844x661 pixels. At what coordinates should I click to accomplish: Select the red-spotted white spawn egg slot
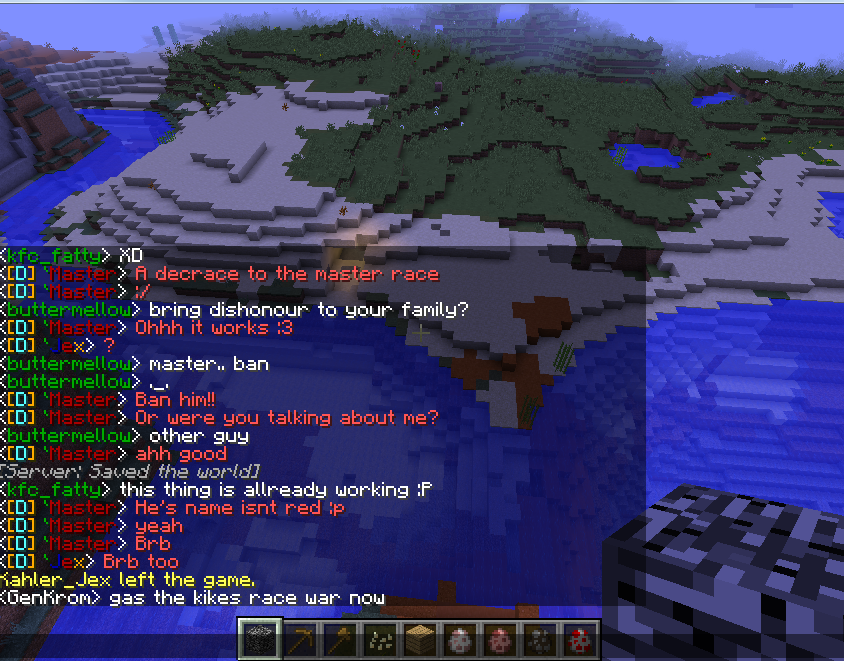click(579, 638)
